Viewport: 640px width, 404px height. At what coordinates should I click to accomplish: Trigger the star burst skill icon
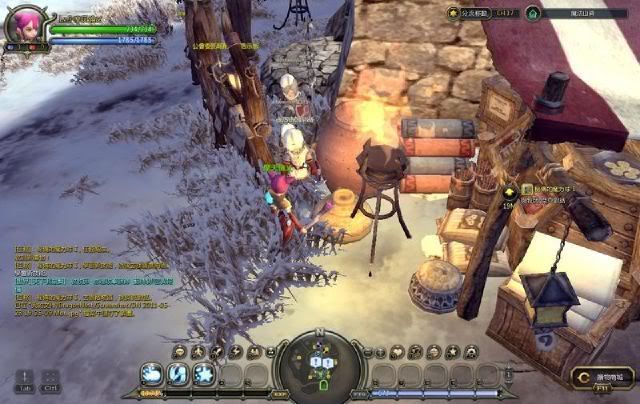click(204, 374)
